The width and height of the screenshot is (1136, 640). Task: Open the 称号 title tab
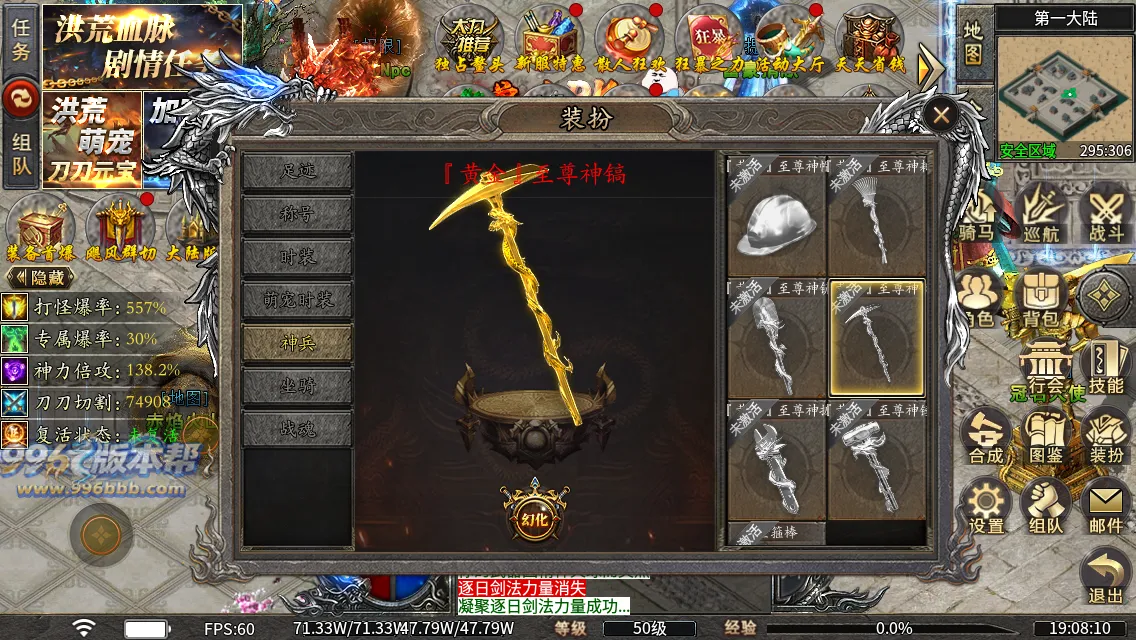pos(297,215)
